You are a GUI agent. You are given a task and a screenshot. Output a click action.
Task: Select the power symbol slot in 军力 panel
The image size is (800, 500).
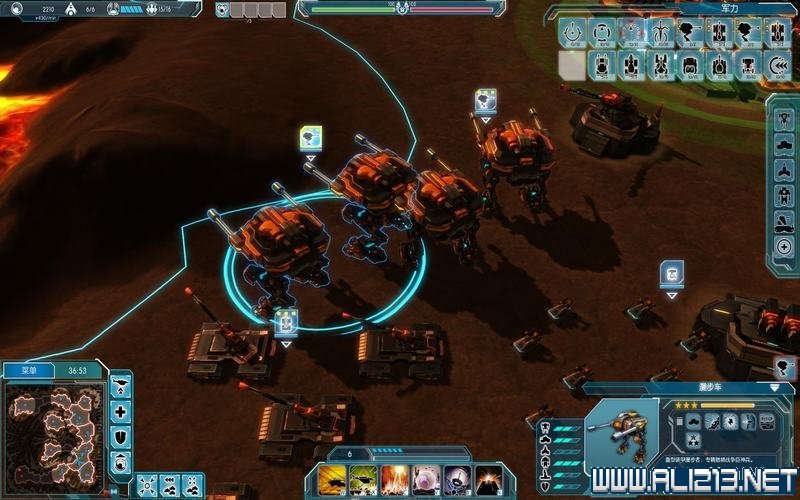572,33
